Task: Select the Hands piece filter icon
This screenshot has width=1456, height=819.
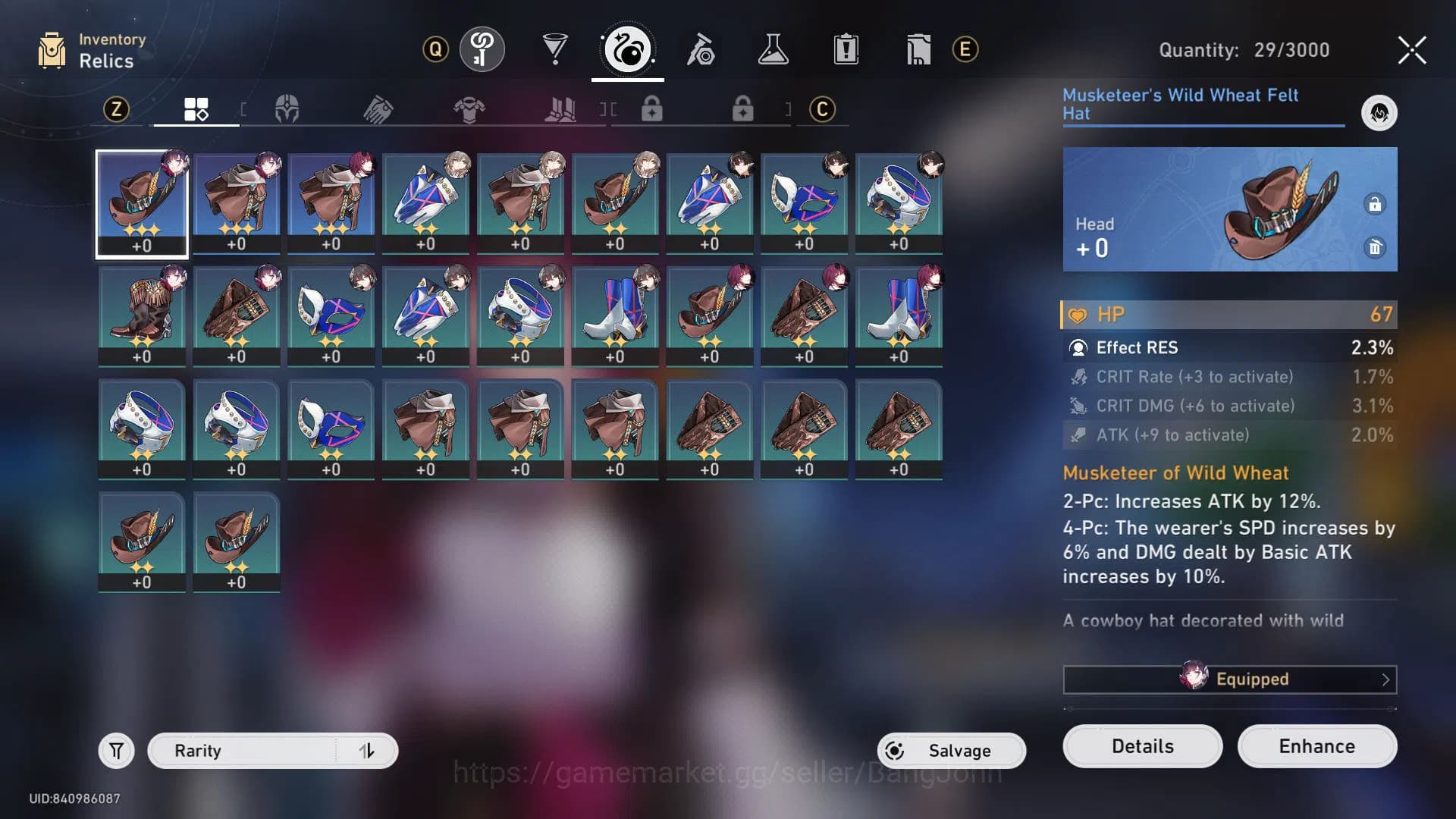Action: coord(379,109)
